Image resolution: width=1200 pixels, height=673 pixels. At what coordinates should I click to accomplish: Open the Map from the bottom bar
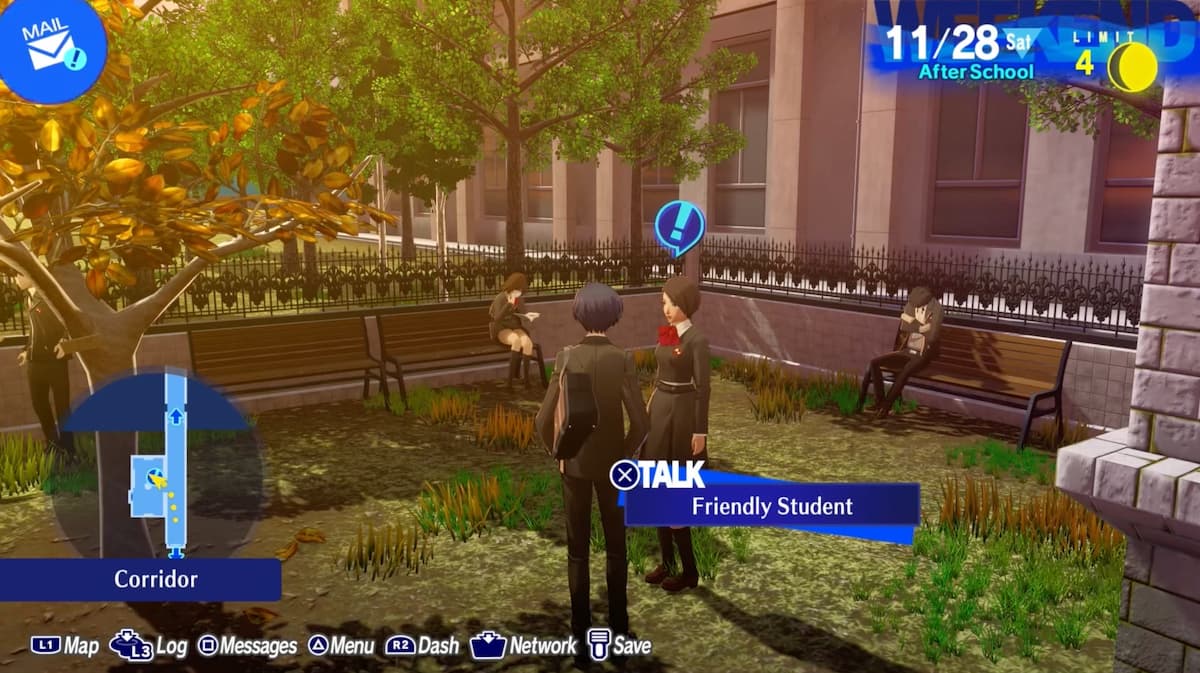[66, 646]
